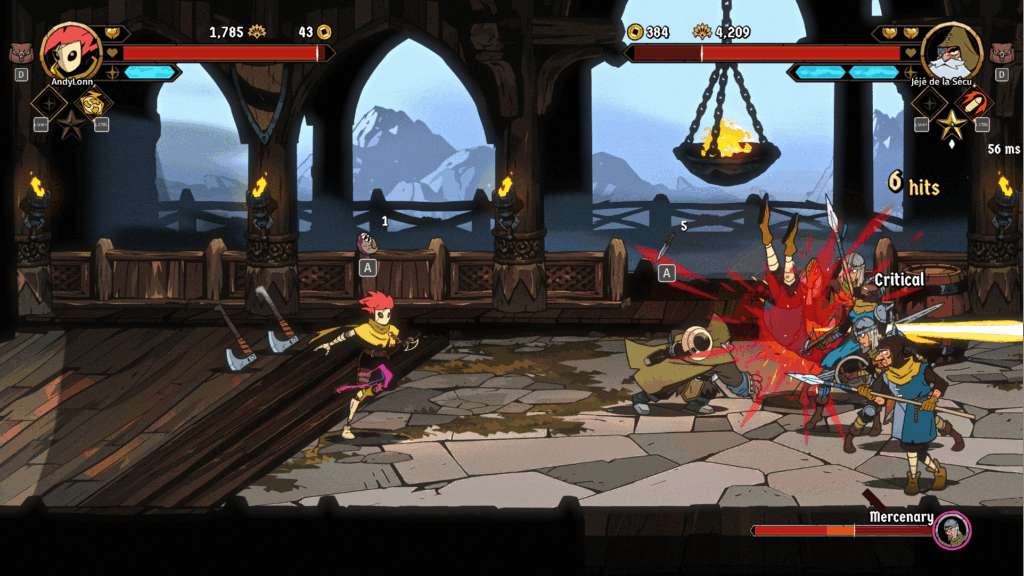The image size is (1024, 576).
Task: Activate Jéjé's flaming bullet skill
Action: tap(973, 102)
